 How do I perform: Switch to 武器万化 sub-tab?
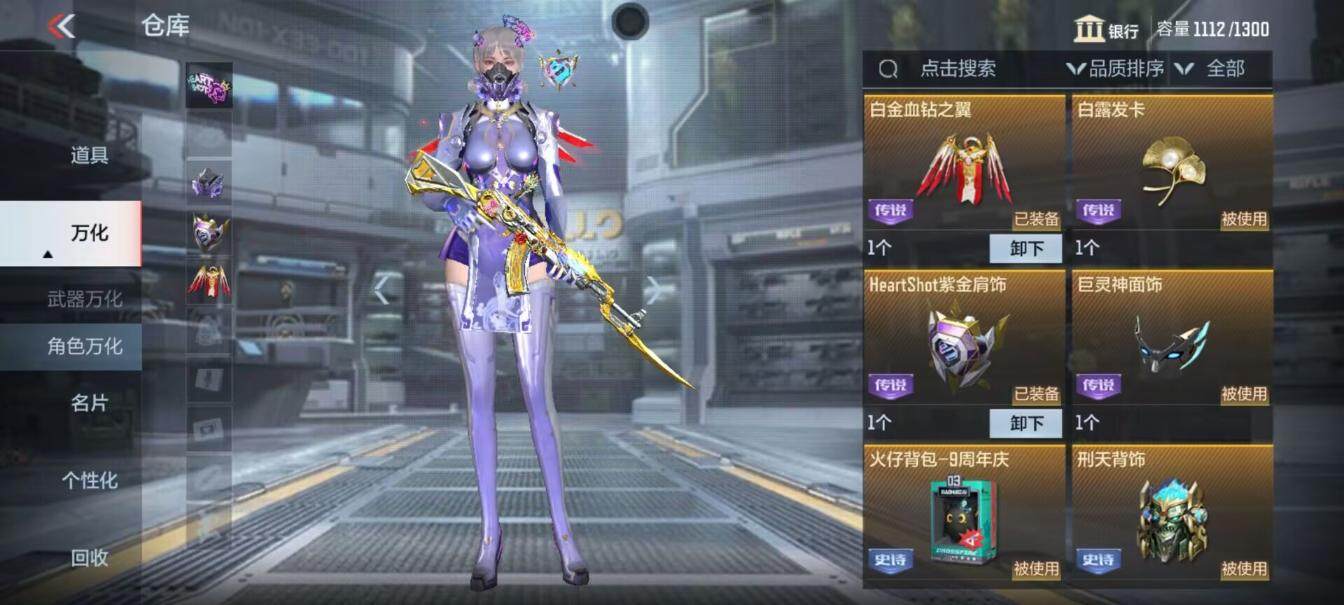[x=85, y=299]
